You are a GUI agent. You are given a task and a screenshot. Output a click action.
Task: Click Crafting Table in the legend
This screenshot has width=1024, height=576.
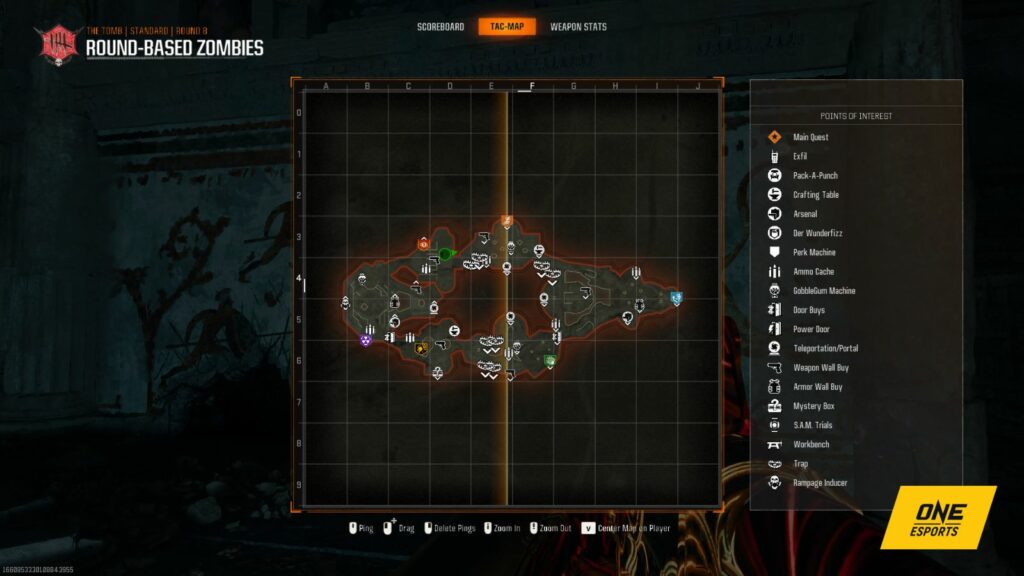[x=815, y=195]
